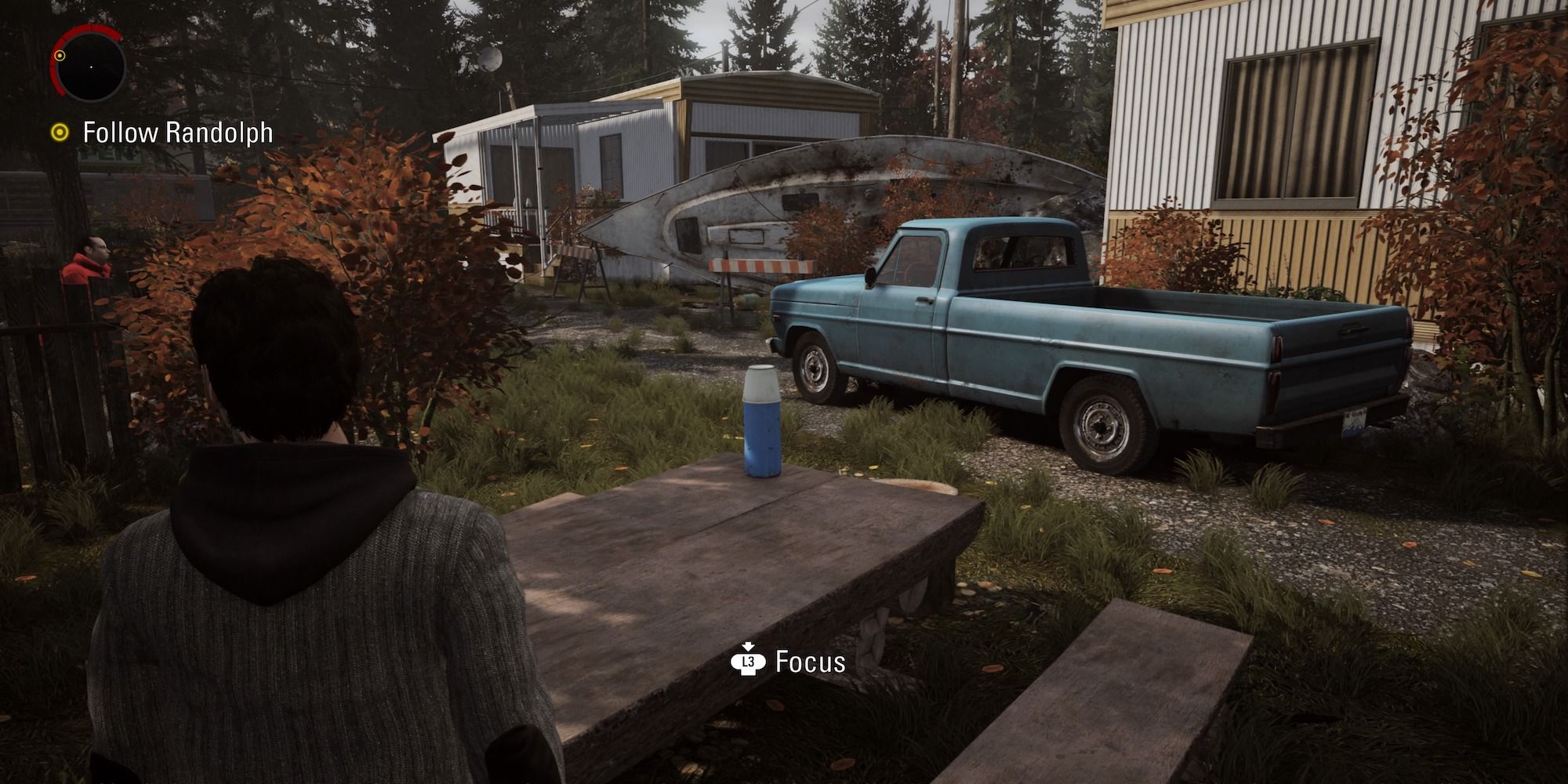The height and width of the screenshot is (784, 1568).
Task: Click the black compass needle dot
Action: (91, 67)
